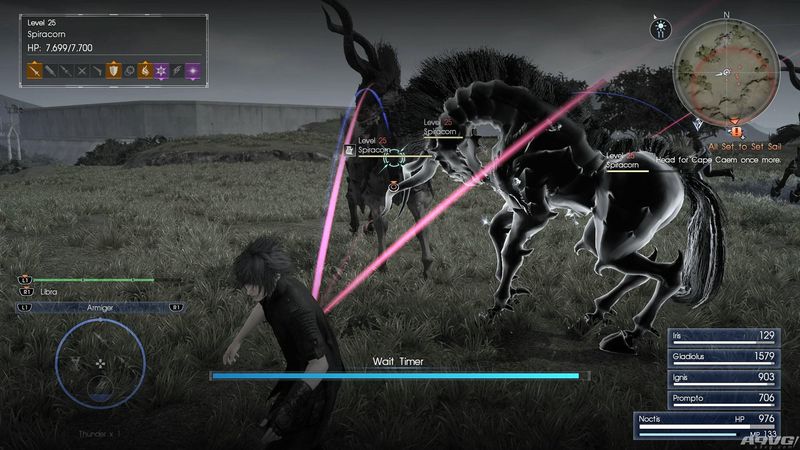Select the orange fire affinity icon
Image resolution: width=800 pixels, height=450 pixels.
(143, 71)
